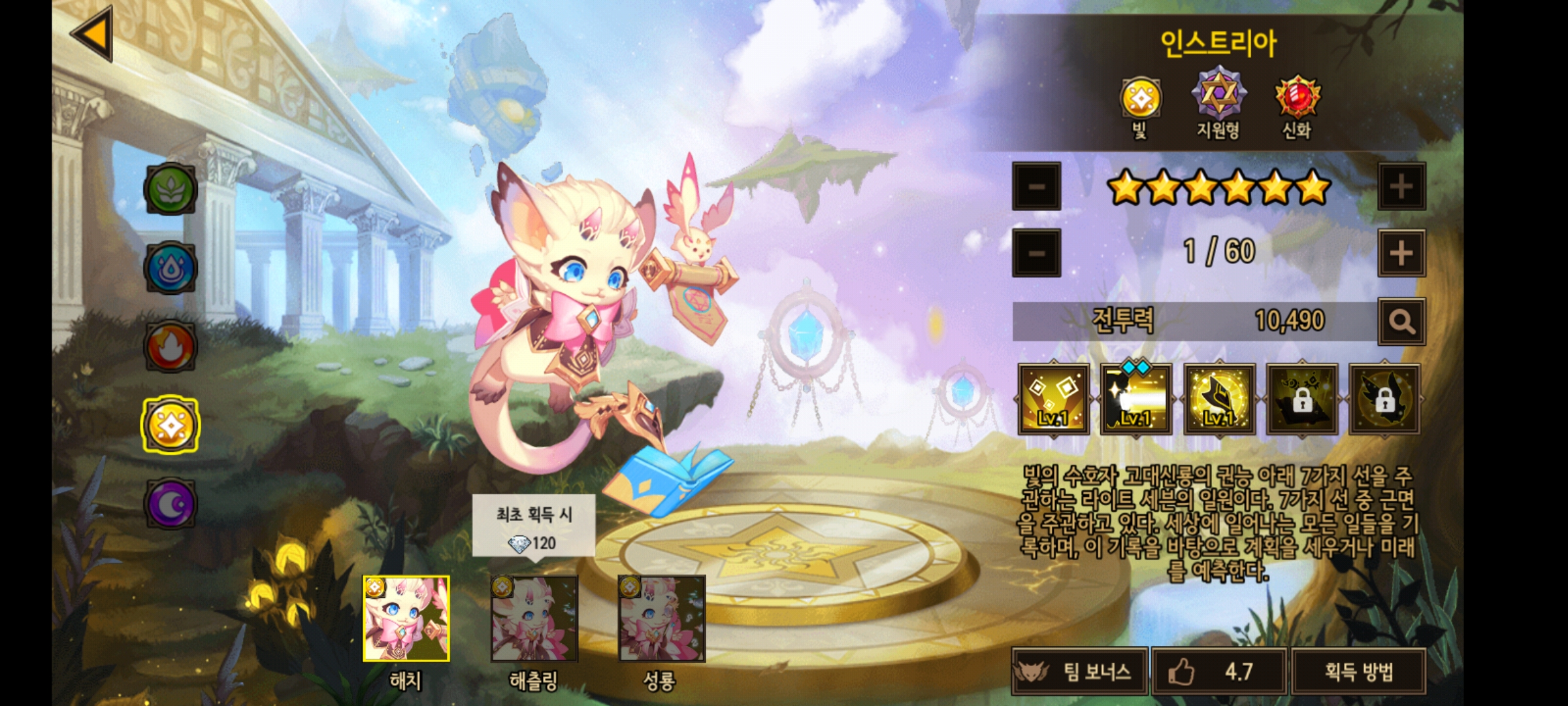Choose the red fire element filter
Screen dimensions: 1568x706
click(171, 346)
